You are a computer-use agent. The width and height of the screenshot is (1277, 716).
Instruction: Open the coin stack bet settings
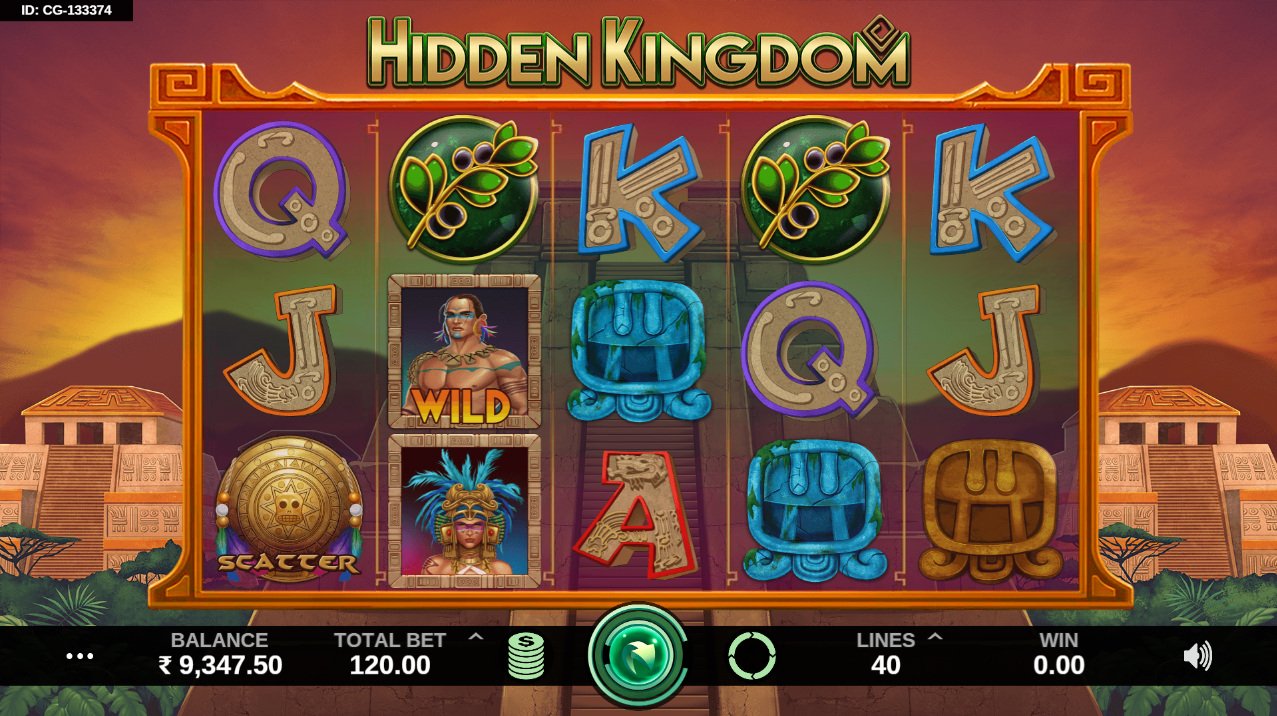tap(526, 656)
